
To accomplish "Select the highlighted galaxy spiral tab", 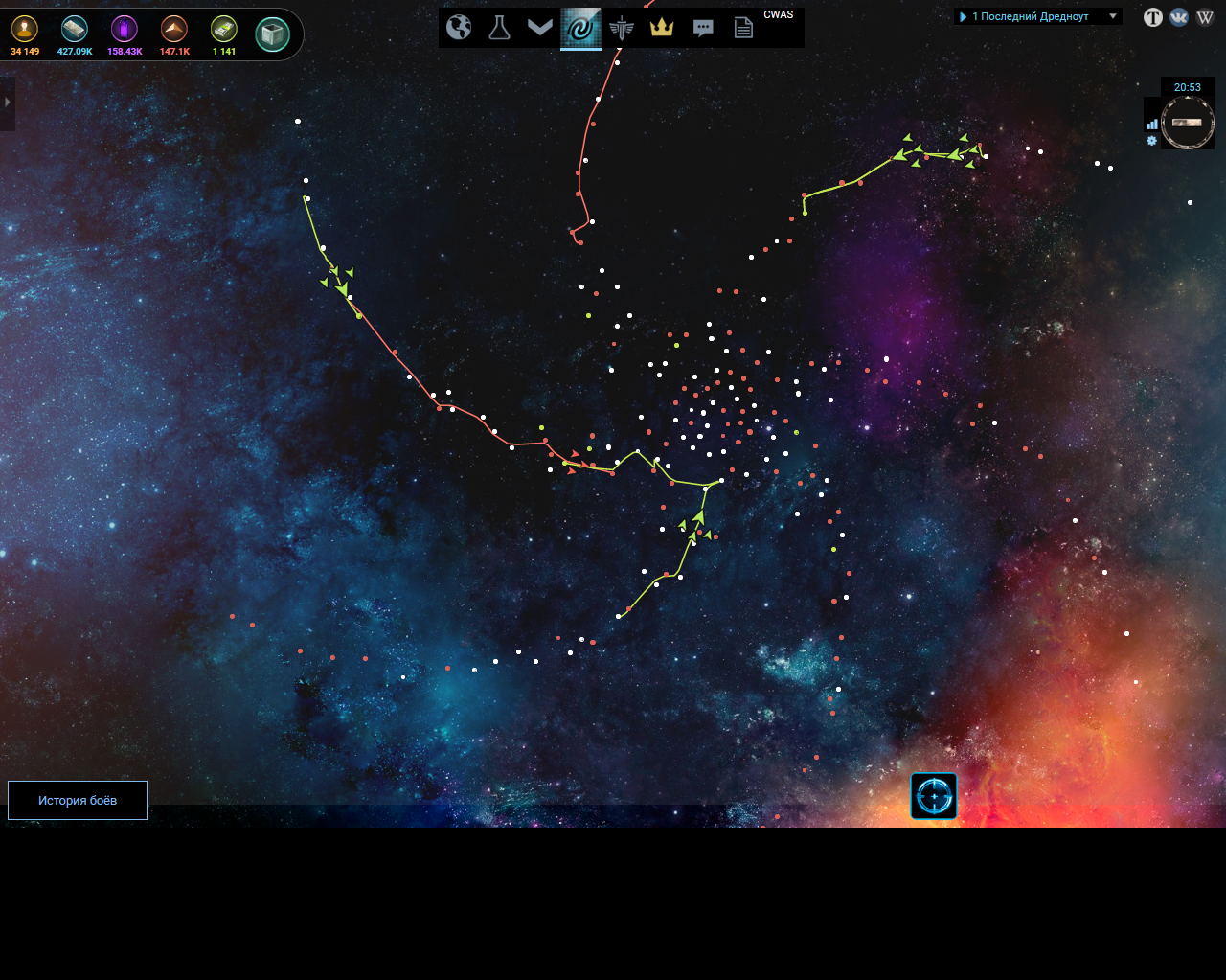I will pos(580,28).
